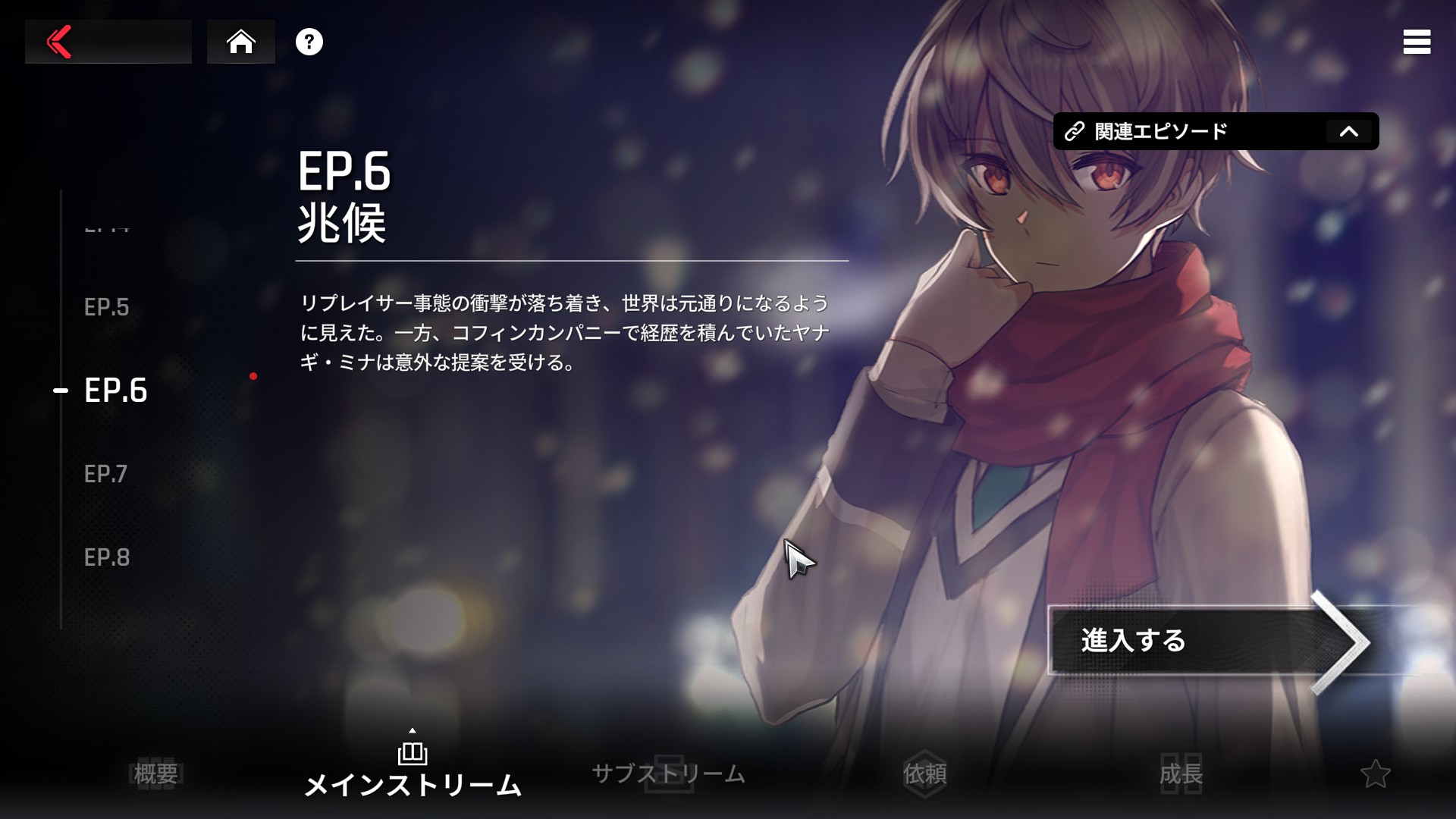1456x819 pixels.
Task: Select EP.5 in the episode list
Action: [107, 307]
